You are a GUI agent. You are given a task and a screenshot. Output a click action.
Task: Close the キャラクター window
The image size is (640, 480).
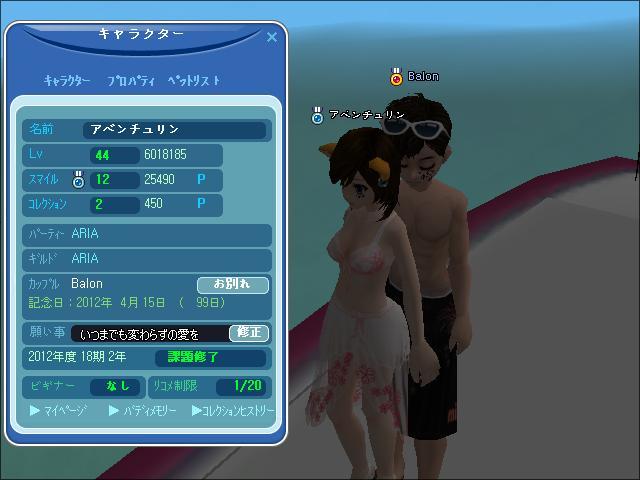pos(271,38)
